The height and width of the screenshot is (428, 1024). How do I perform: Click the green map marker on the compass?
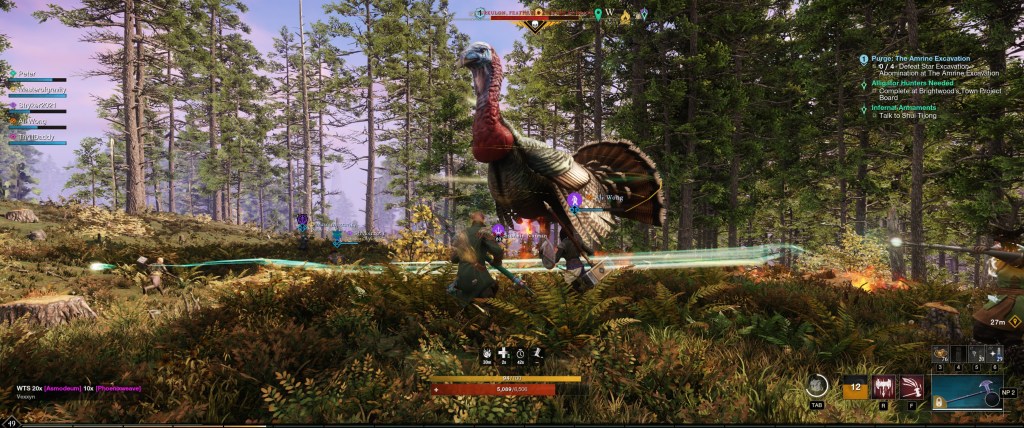(598, 14)
